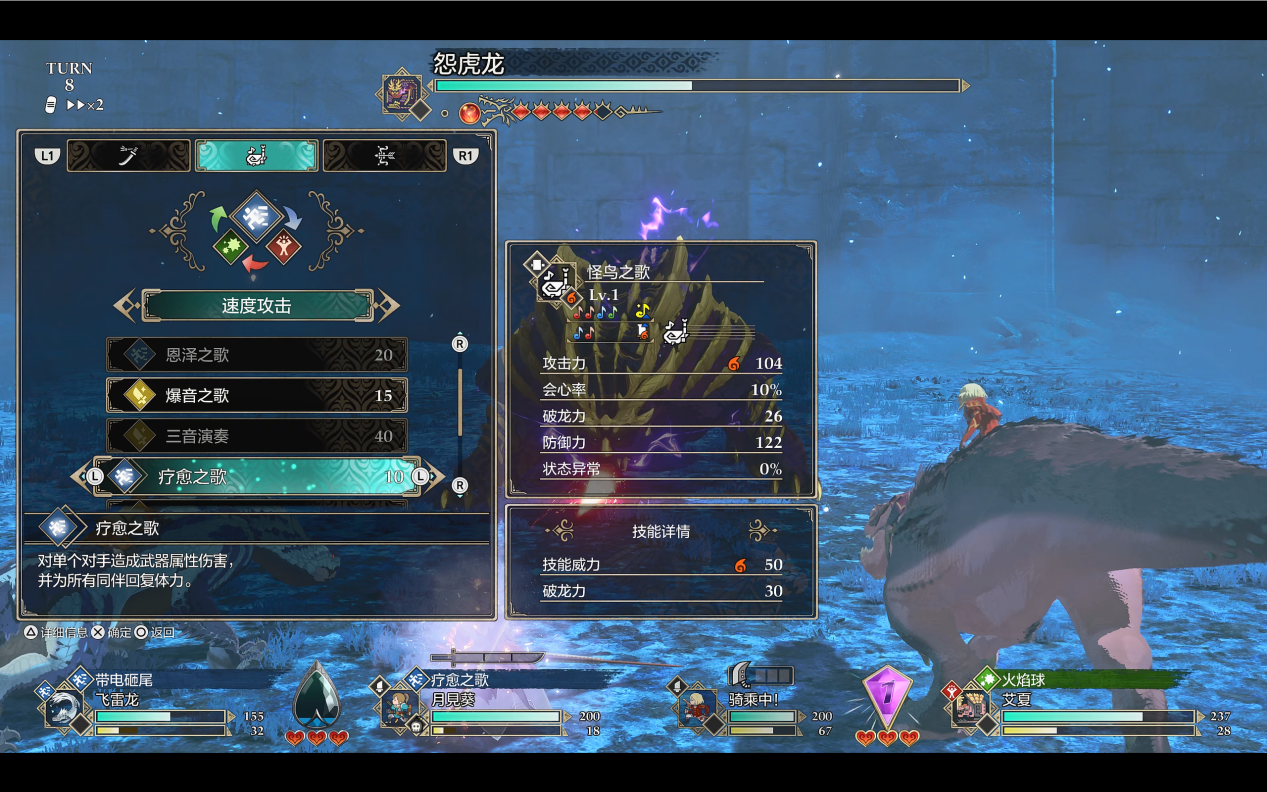Pick the red power attack type icon
This screenshot has height=792, width=1267.
(284, 246)
